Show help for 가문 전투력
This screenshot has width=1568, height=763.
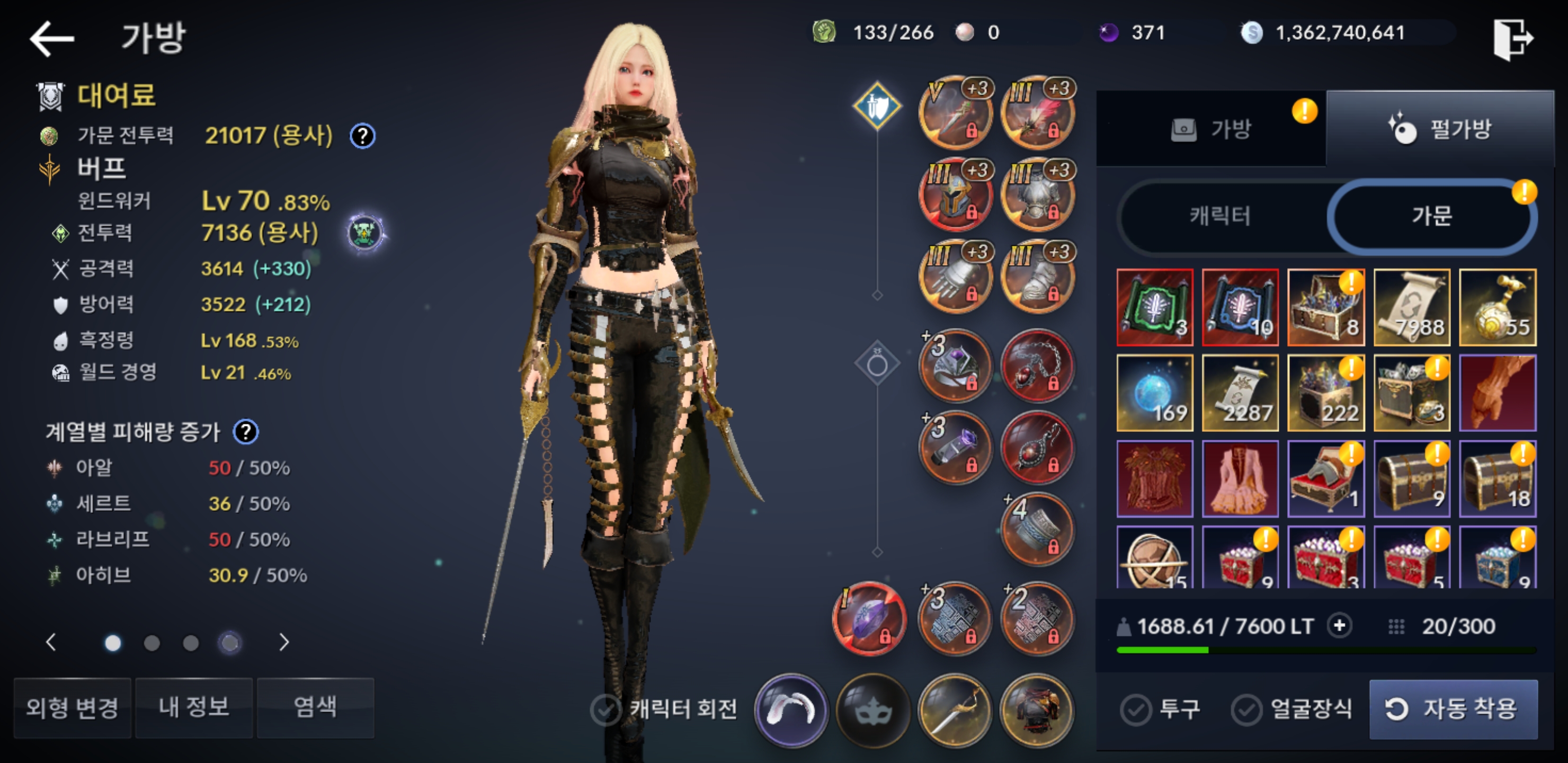[x=363, y=136]
